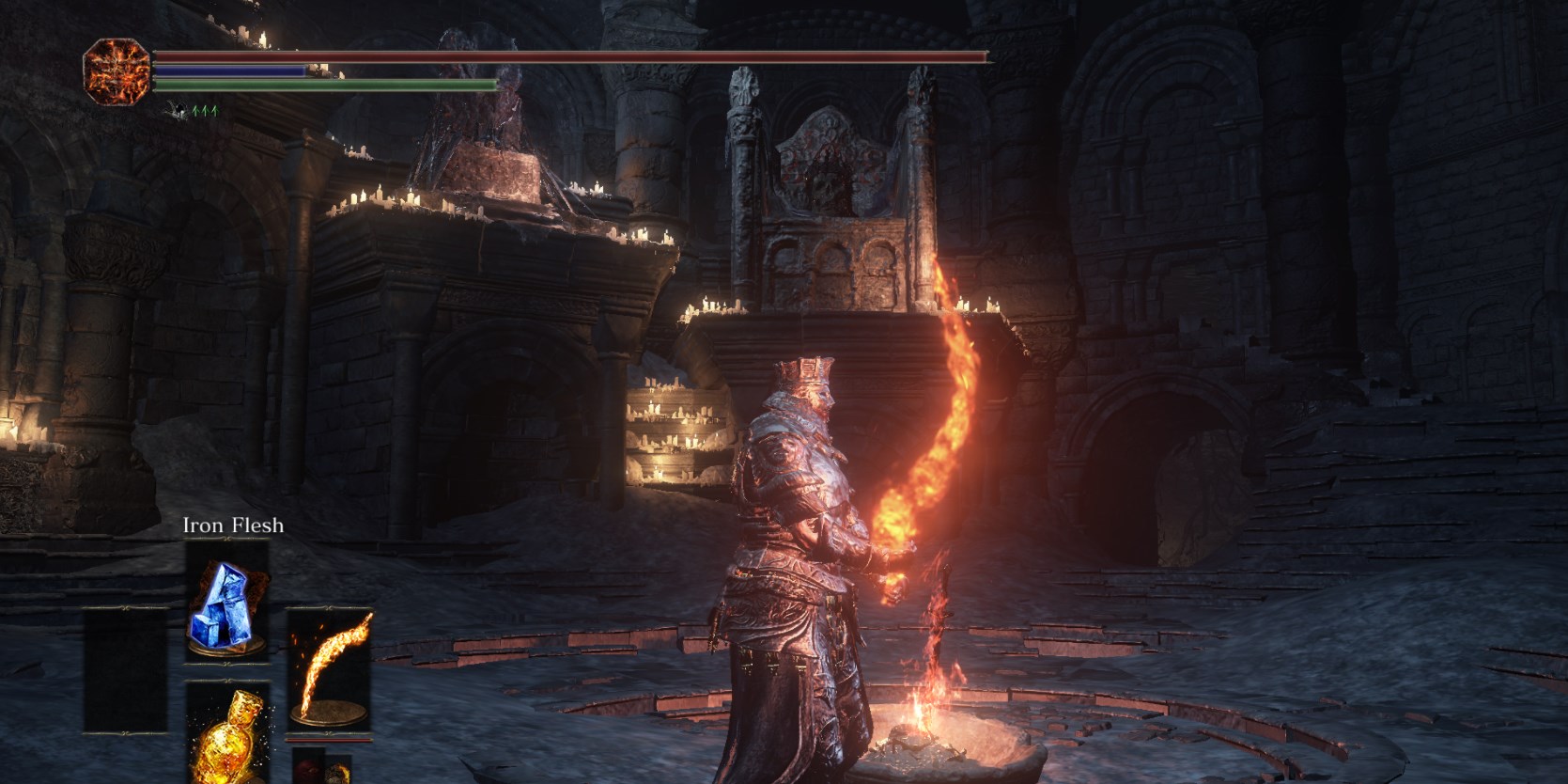Click the green arrows buff status icon
The width and height of the screenshot is (1568, 784).
click(x=204, y=110)
